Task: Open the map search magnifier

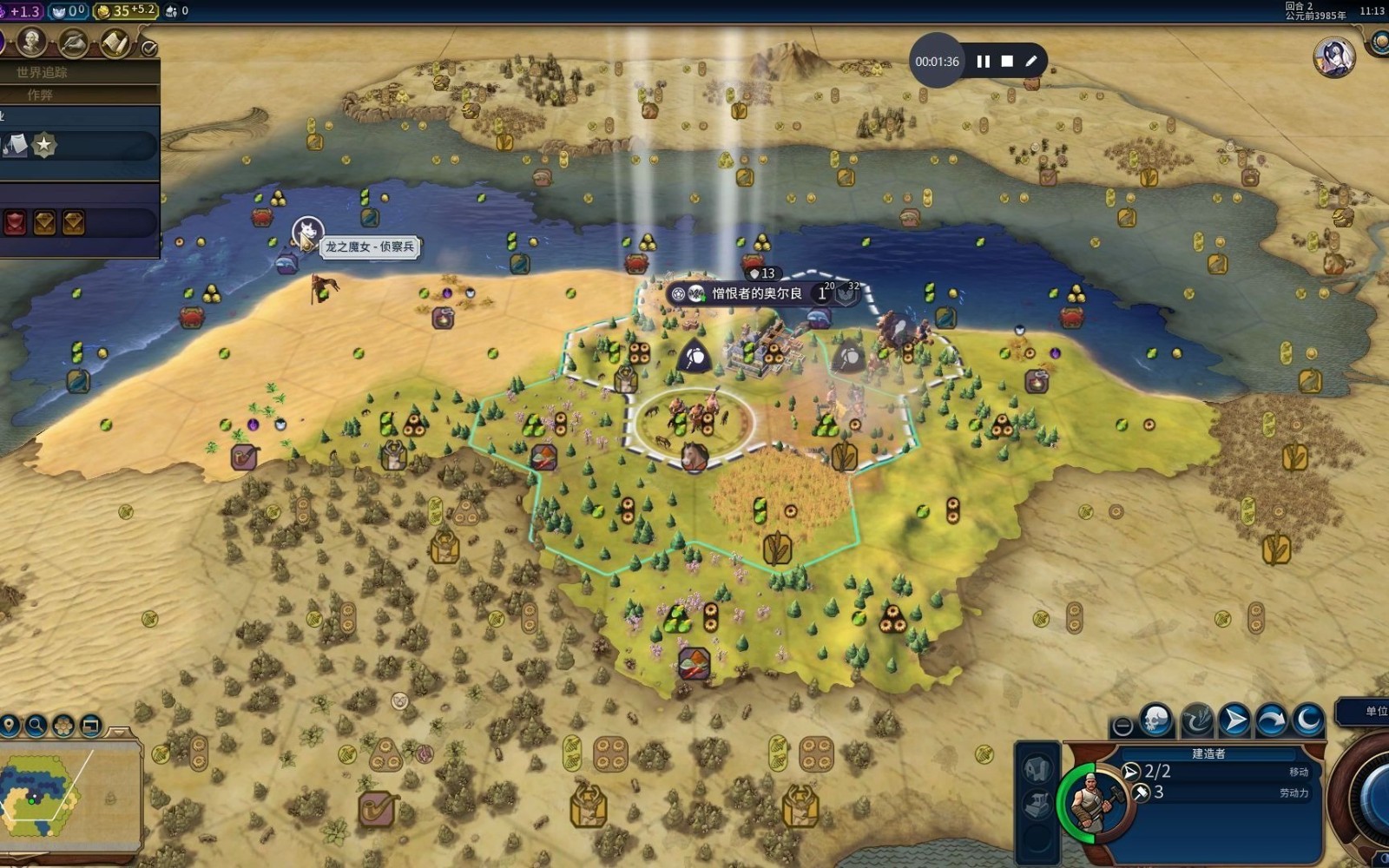Action: click(36, 725)
